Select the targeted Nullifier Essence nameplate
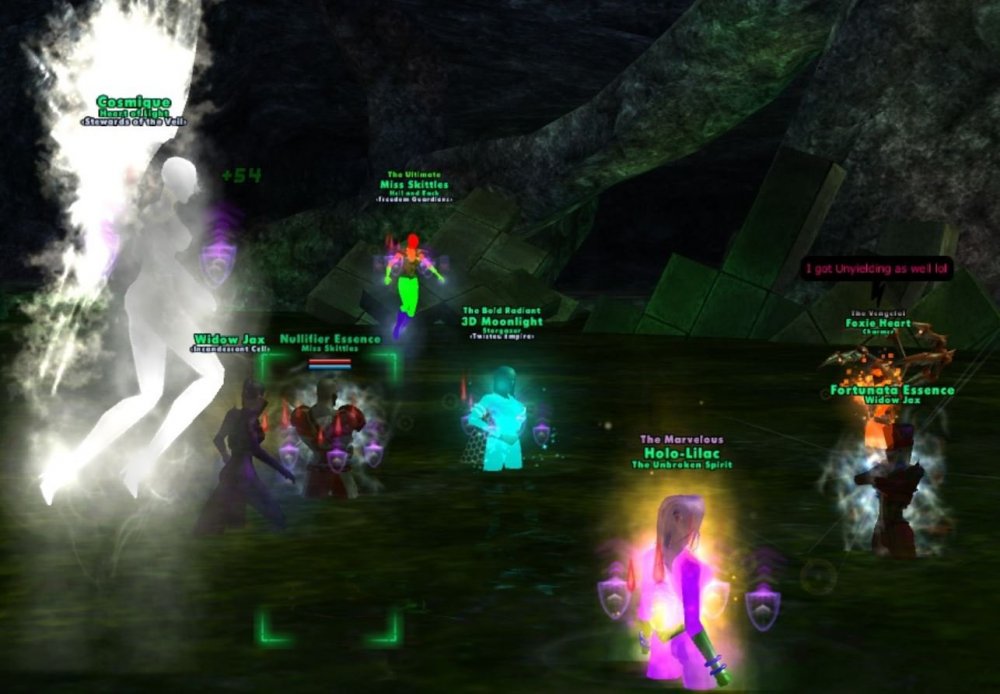1000x694 pixels. pos(329,340)
